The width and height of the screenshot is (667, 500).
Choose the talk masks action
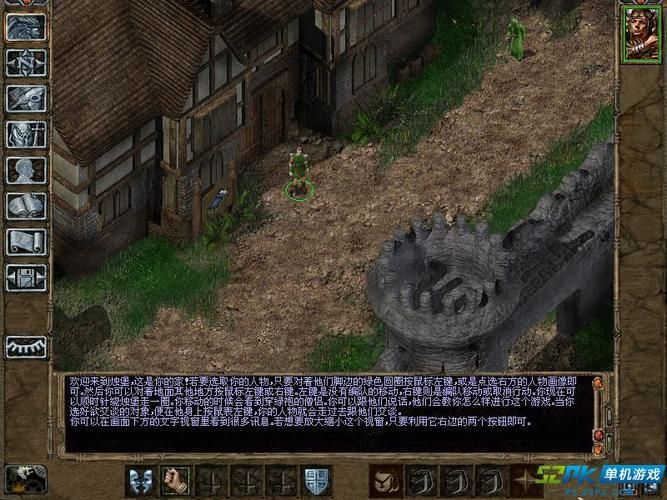pos(140,481)
